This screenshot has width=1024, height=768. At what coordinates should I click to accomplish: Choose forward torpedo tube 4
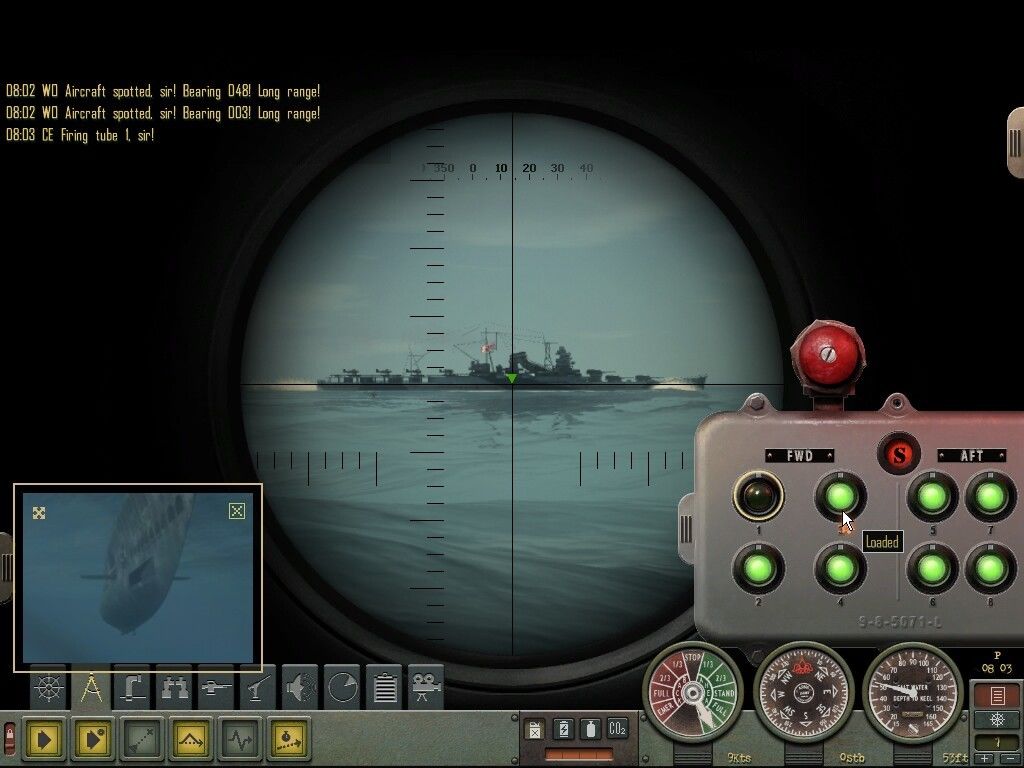840,568
